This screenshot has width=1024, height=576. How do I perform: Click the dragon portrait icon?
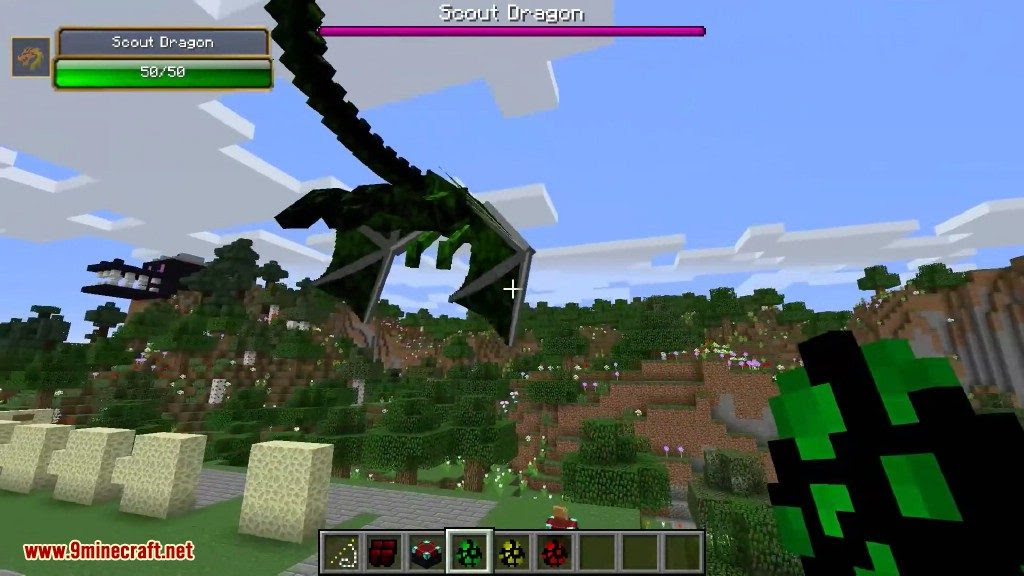click(30, 57)
